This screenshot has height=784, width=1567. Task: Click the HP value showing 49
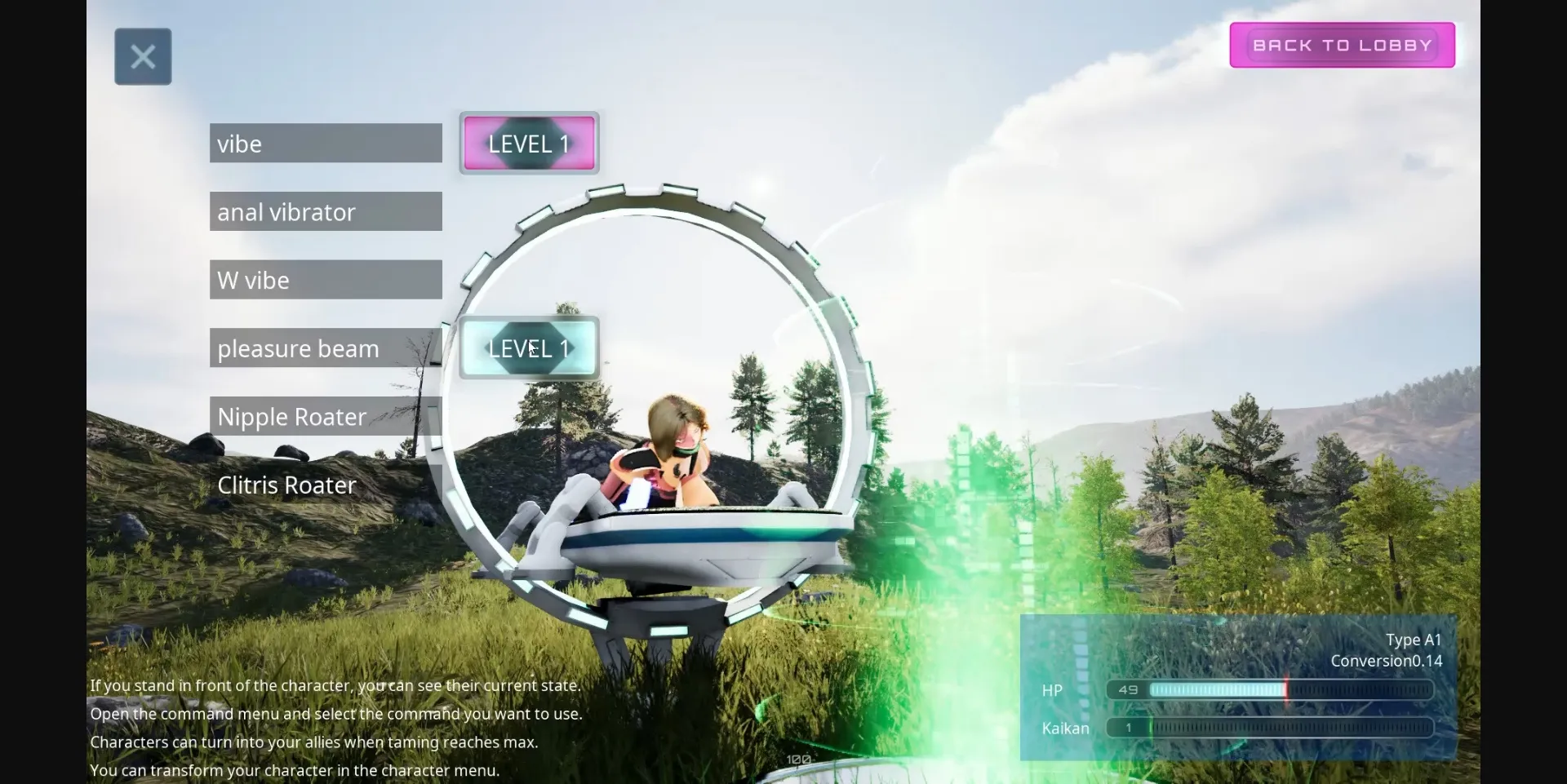pos(1129,689)
